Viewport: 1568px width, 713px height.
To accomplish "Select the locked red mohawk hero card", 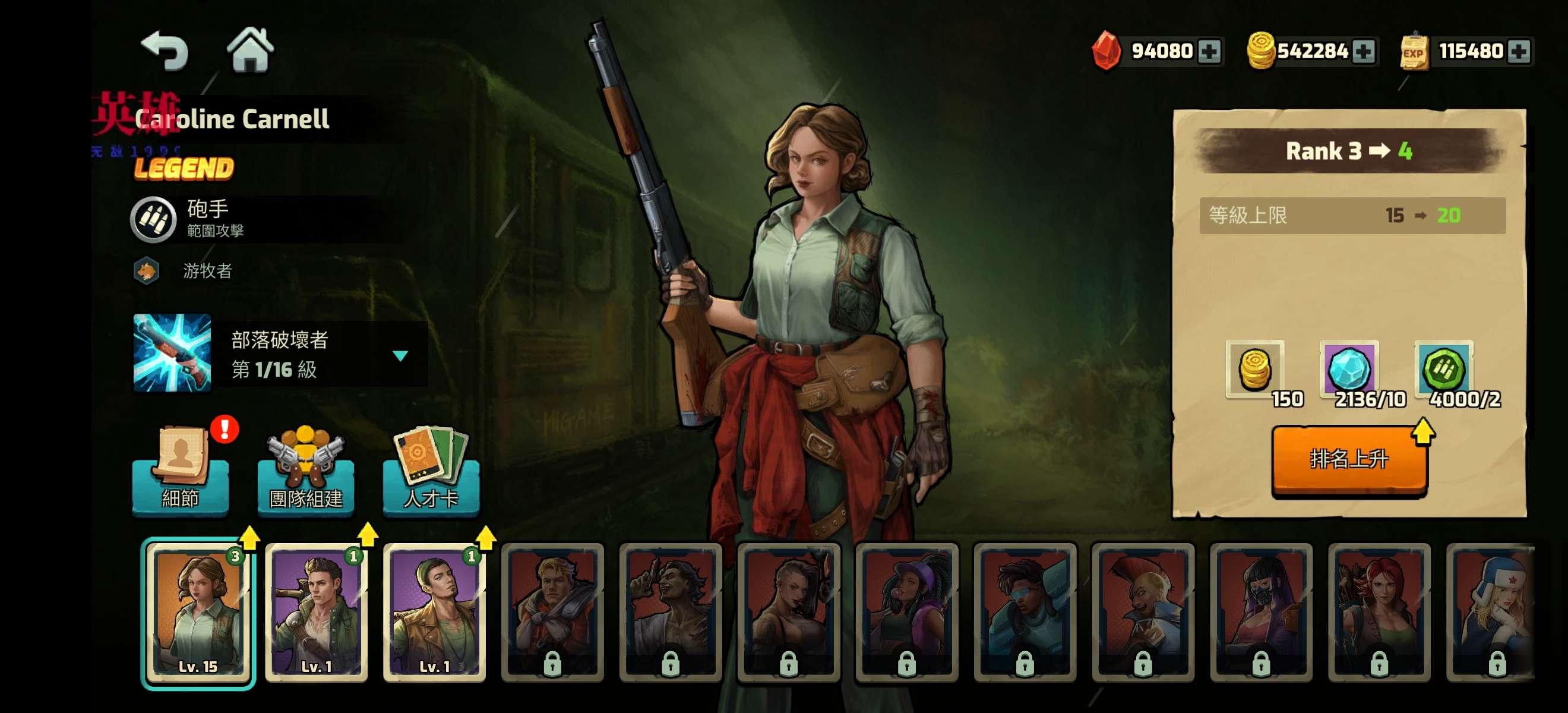I will coord(1143,613).
